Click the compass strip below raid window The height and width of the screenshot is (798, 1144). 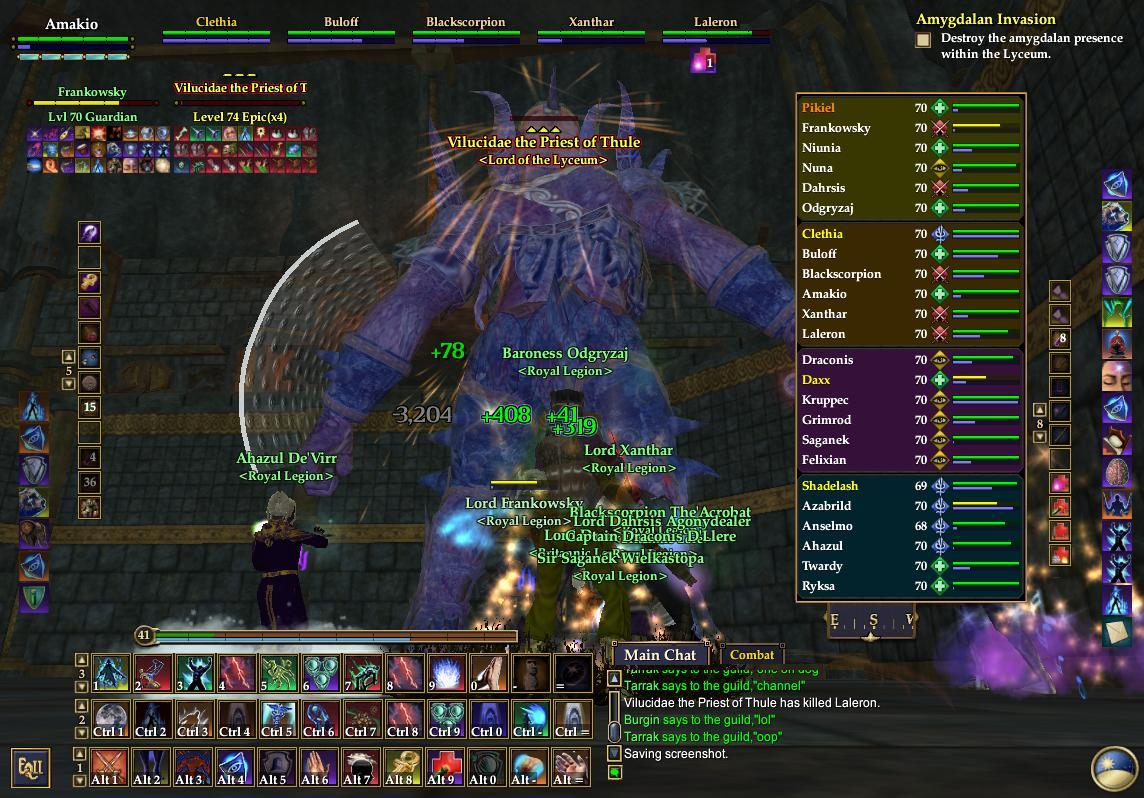click(x=870, y=621)
